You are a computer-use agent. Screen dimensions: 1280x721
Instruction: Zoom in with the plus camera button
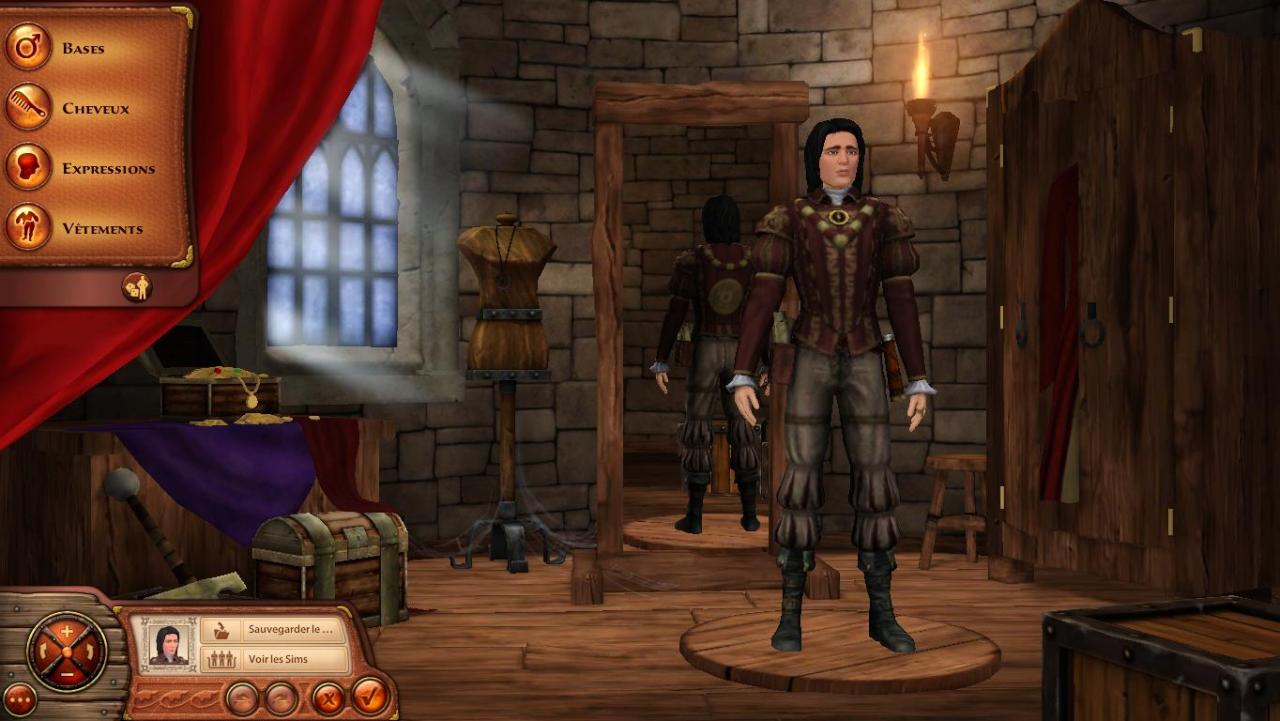pyautogui.click(x=67, y=630)
